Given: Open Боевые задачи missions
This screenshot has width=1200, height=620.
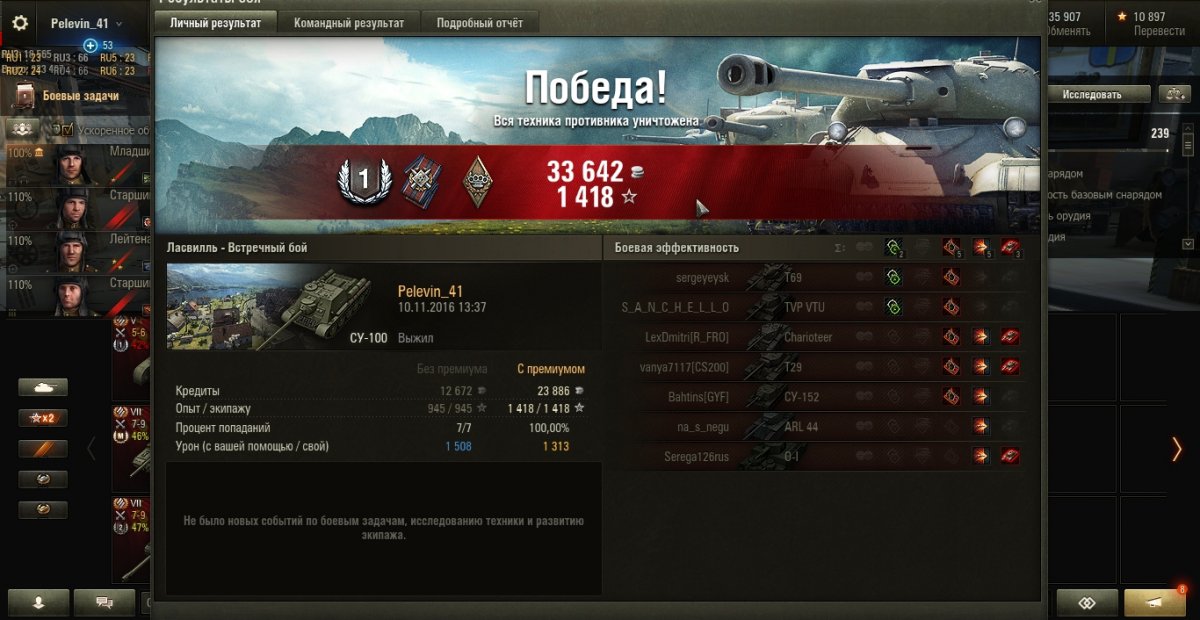Looking at the screenshot, I should (80, 96).
